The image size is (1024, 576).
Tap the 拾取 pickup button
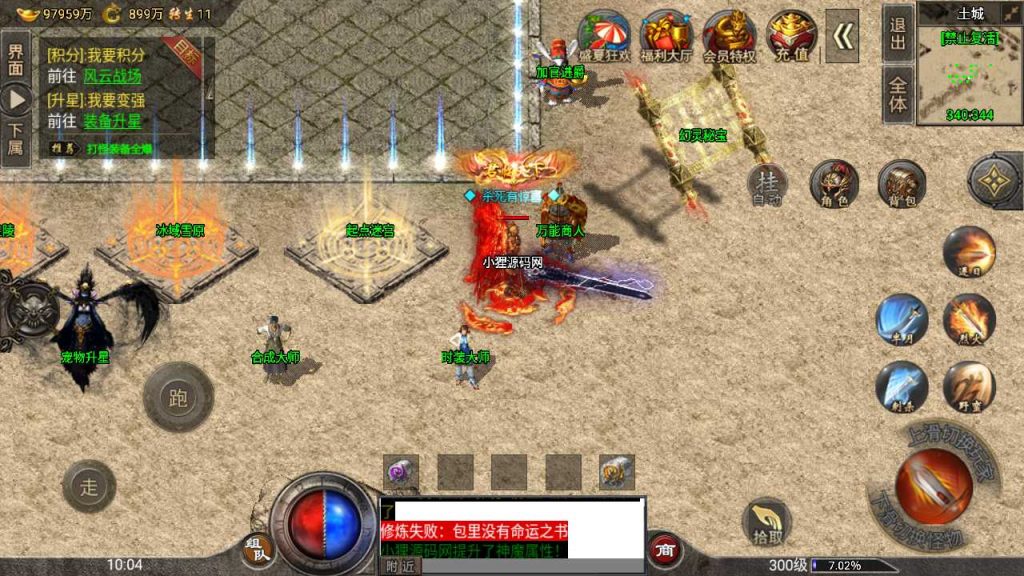[766, 521]
